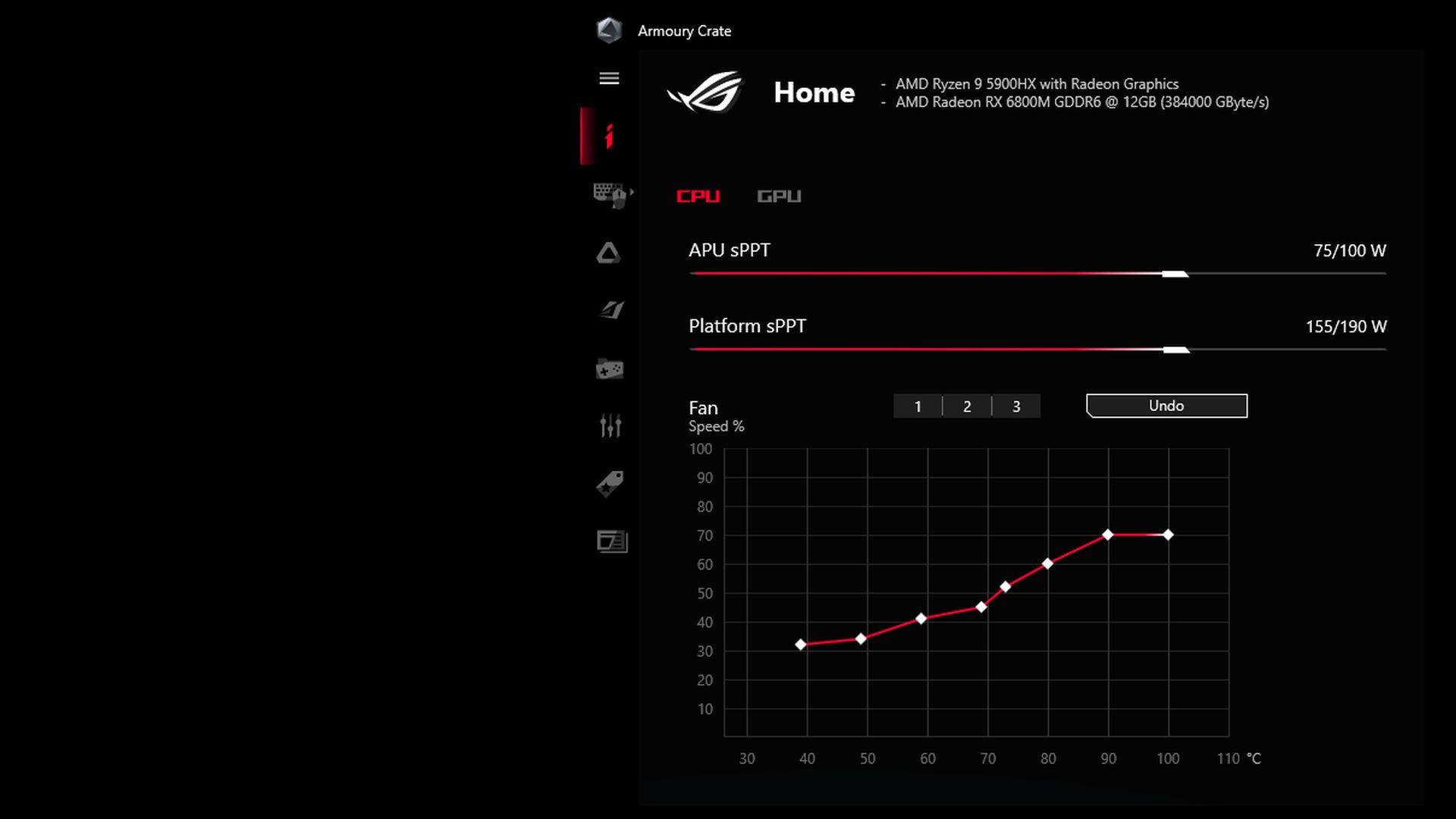Click the Undo button
The image size is (1456, 819).
click(1166, 406)
